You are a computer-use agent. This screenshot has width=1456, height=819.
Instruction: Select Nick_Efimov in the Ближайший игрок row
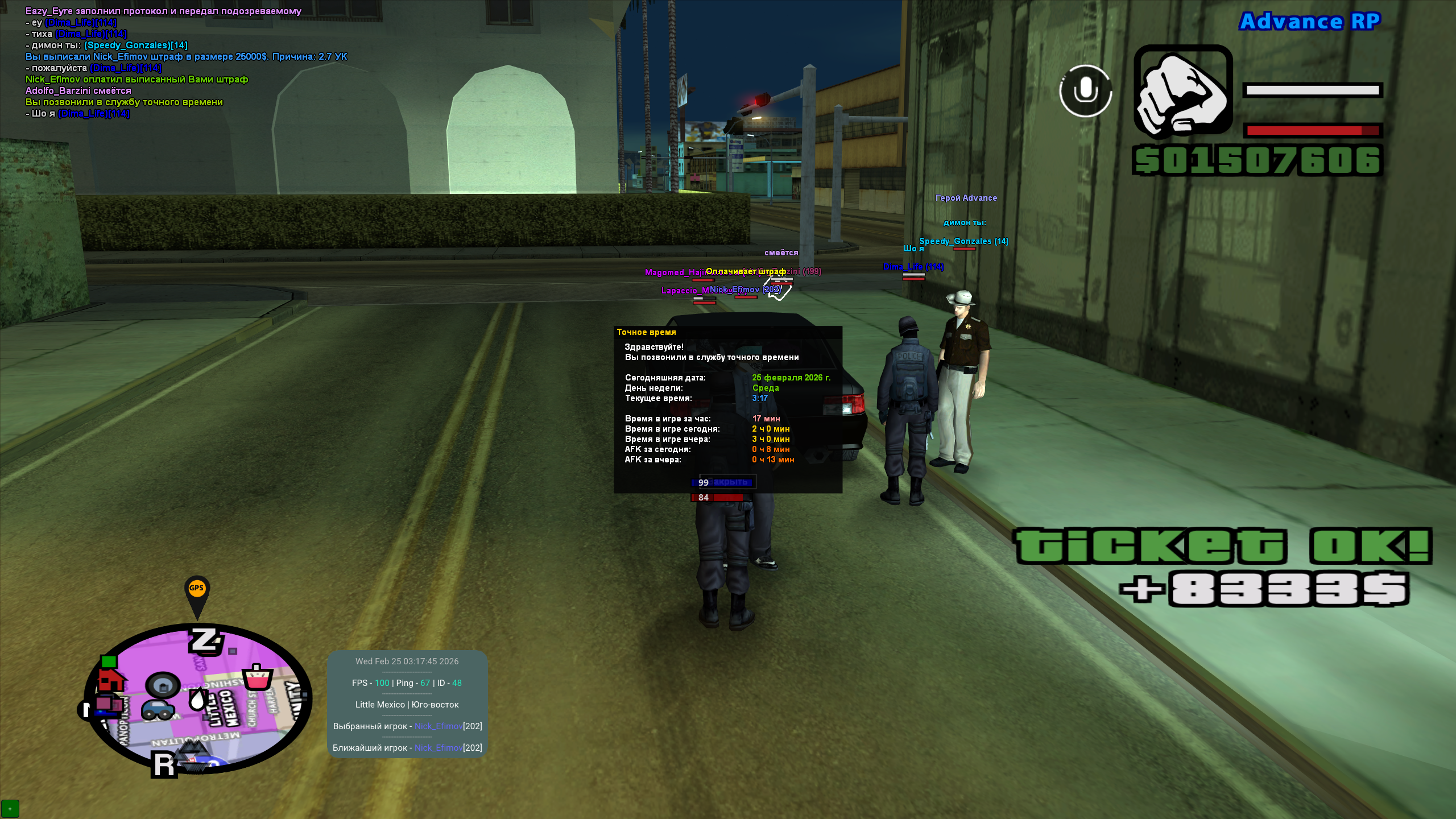438,748
